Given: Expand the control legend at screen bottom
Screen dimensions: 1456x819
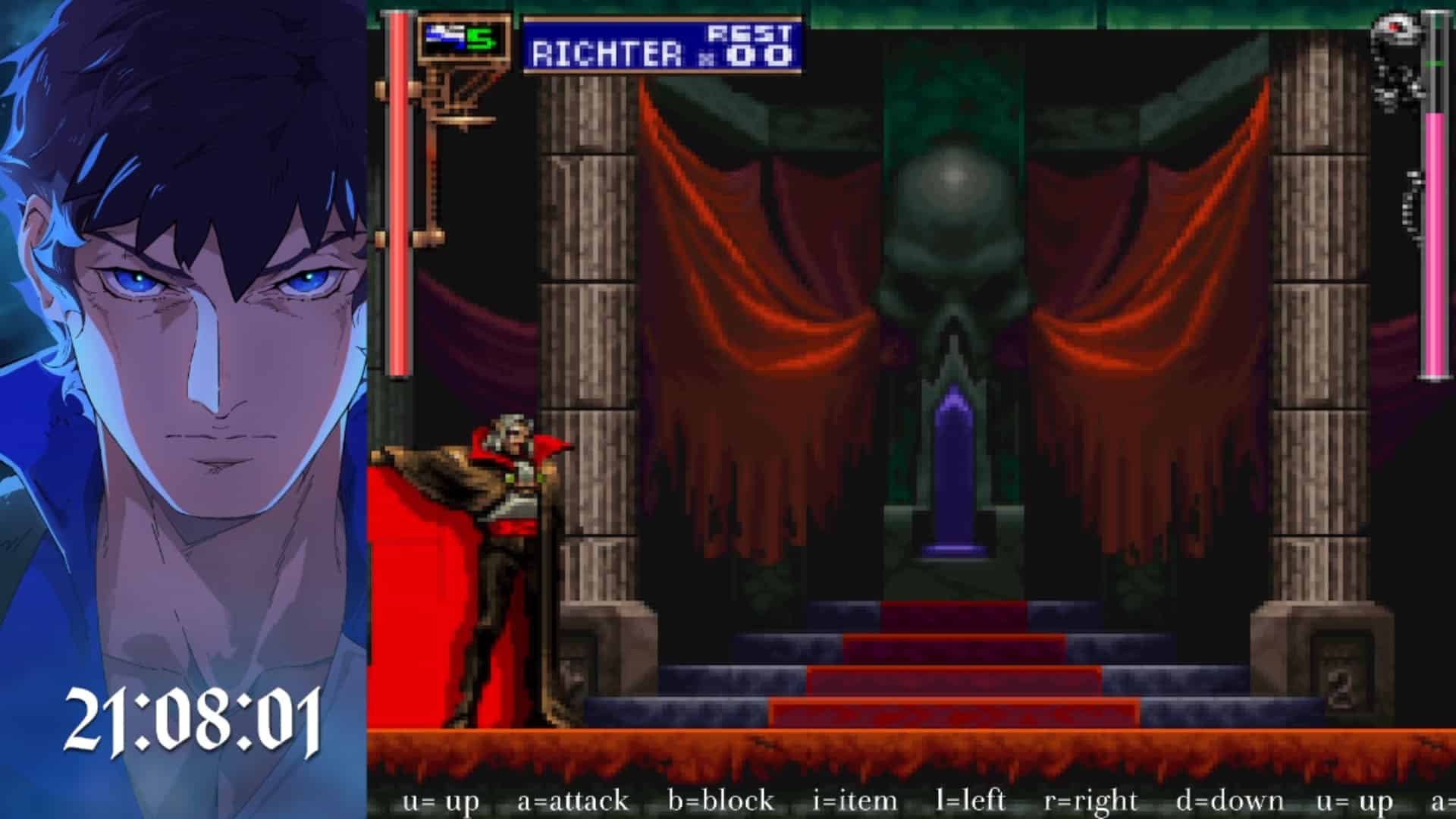Looking at the screenshot, I should pyautogui.click(x=910, y=800).
